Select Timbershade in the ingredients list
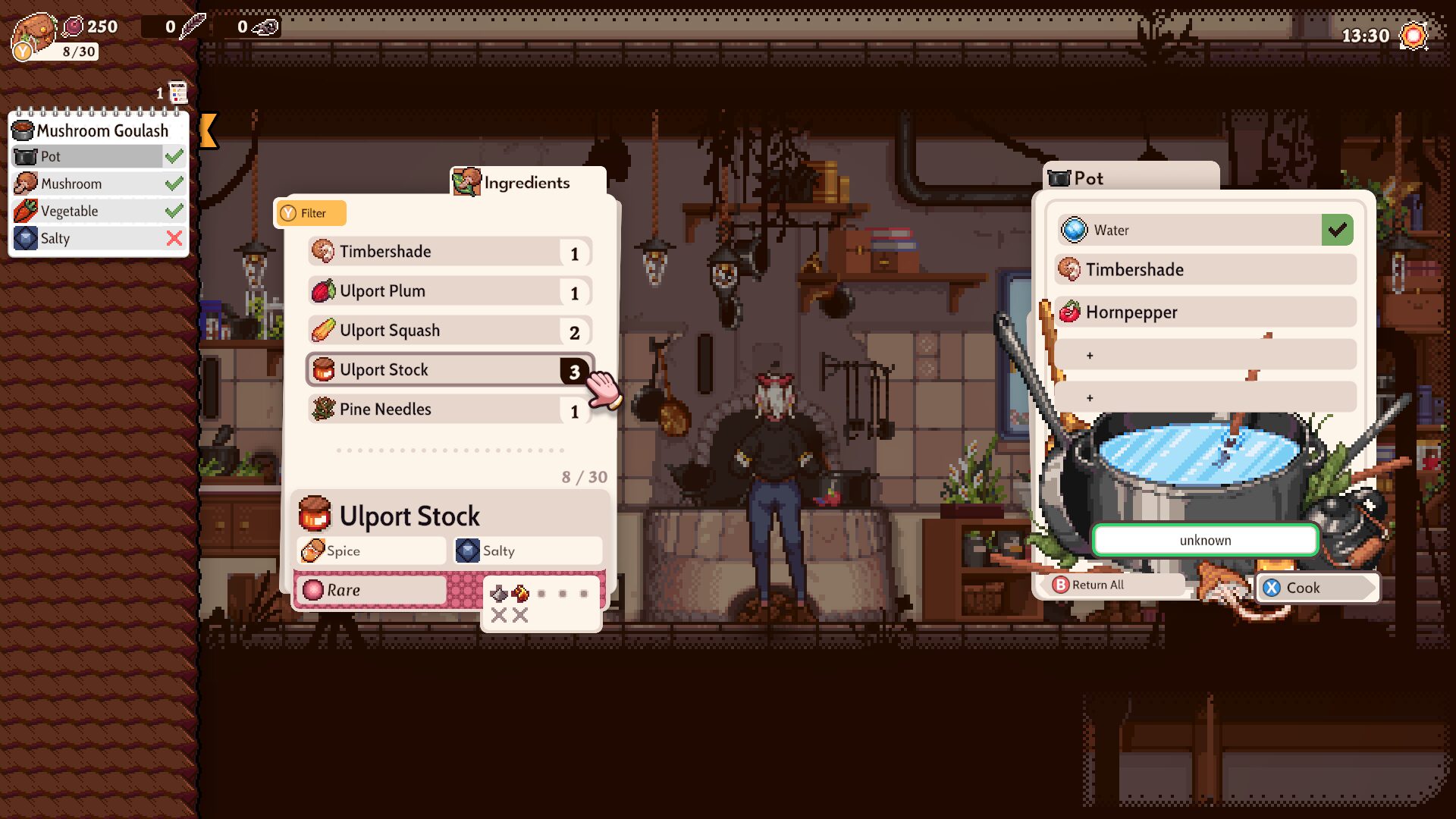Viewport: 1456px width, 819px height. coord(449,252)
